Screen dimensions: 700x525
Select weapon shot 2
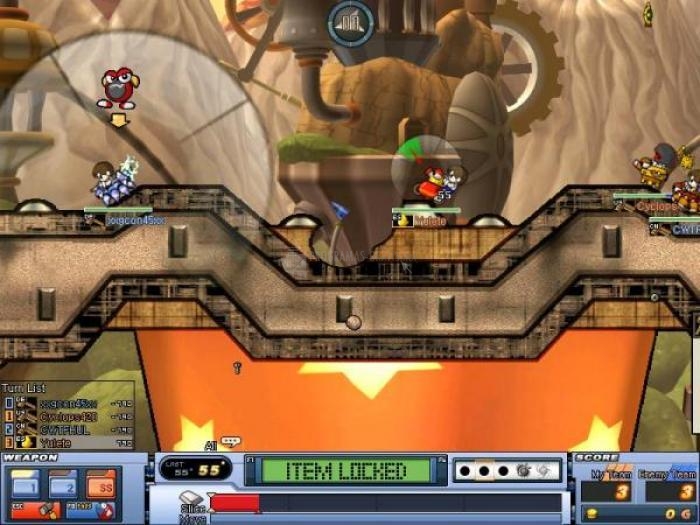point(65,486)
